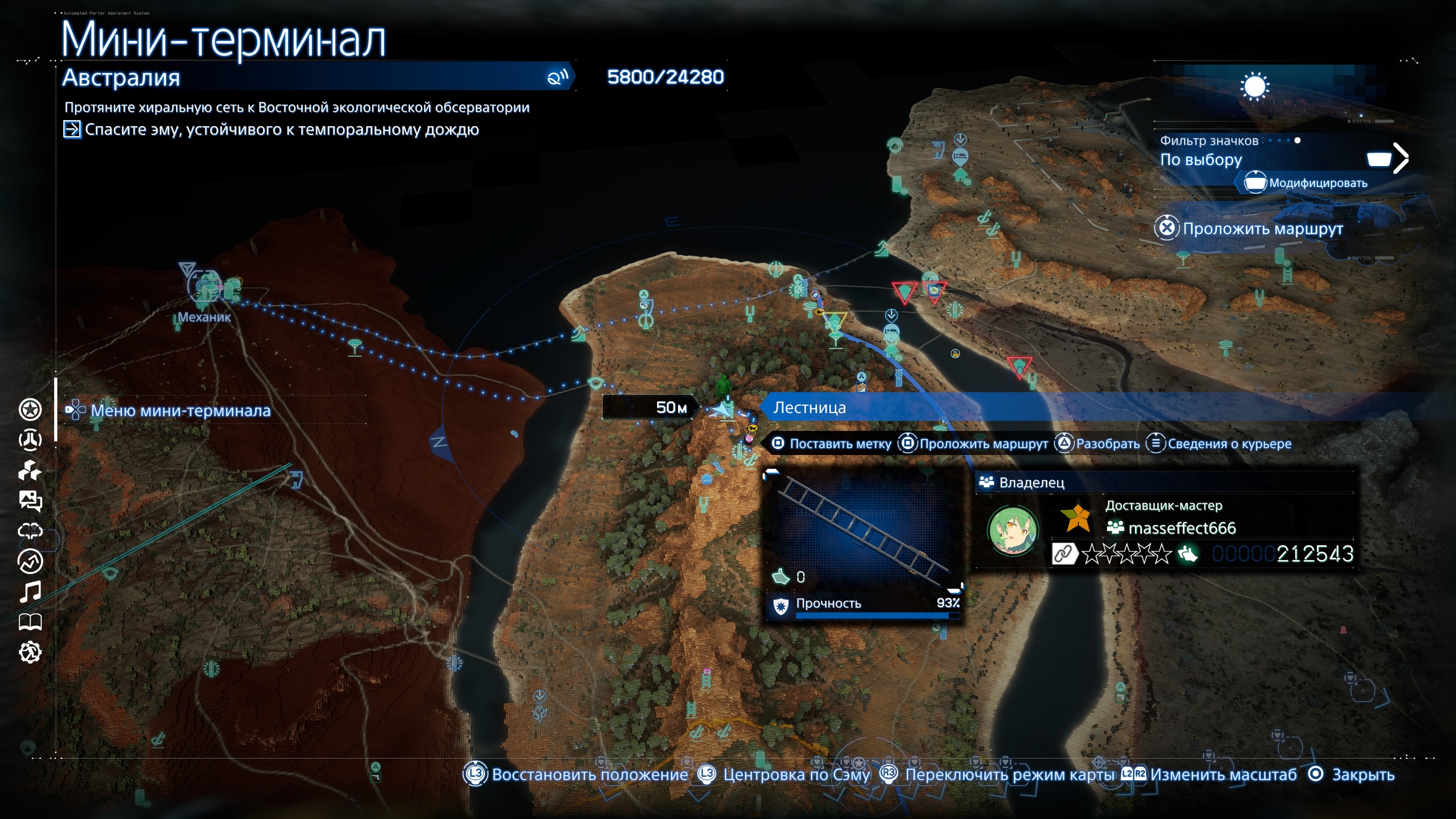The width and height of the screenshot is (1456, 819).
Task: Select the three-cubes sidebar icon
Action: click(30, 470)
